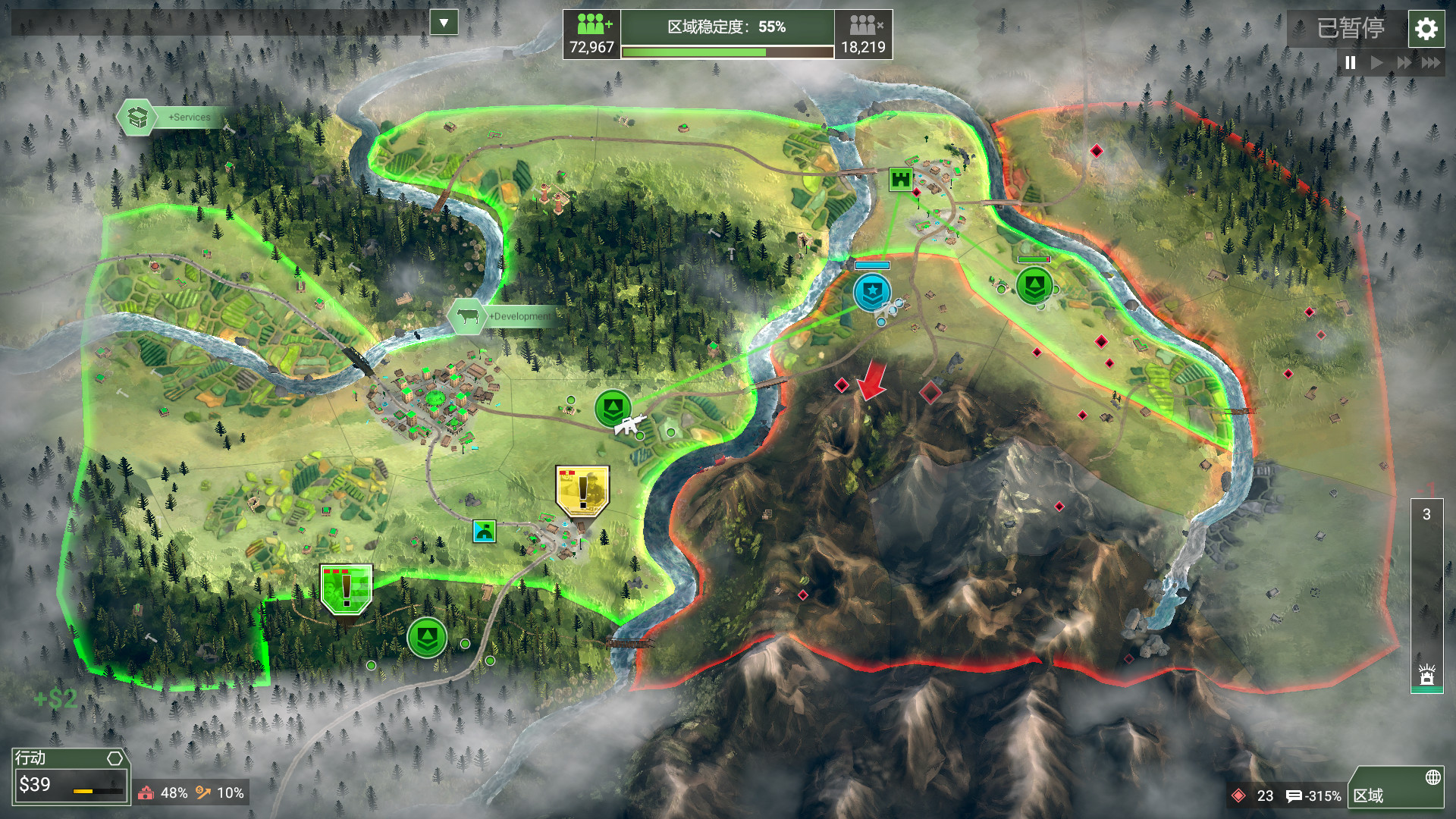Click the +Services hexagon icon

pos(136,117)
